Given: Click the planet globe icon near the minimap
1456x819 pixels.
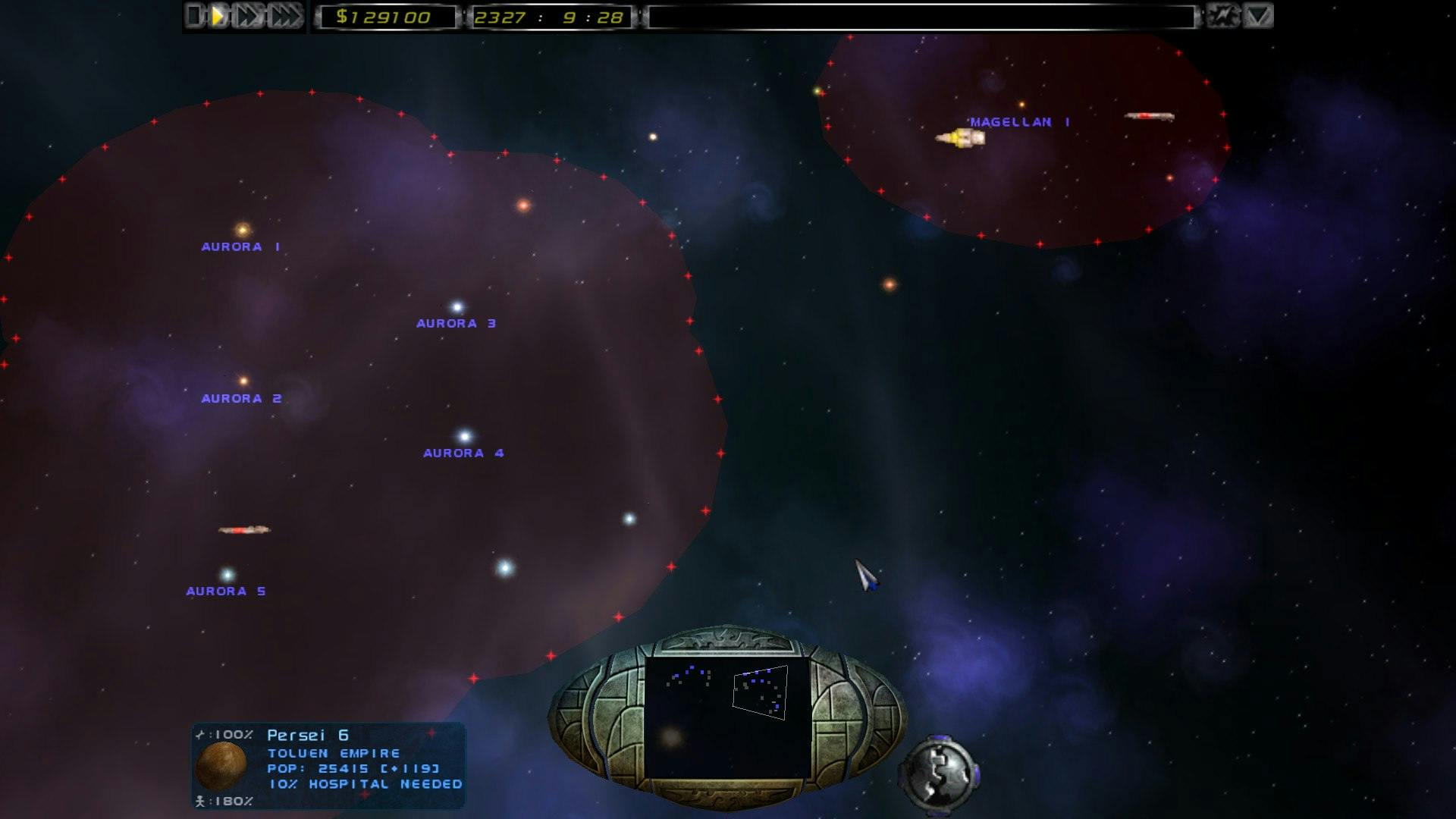Looking at the screenshot, I should (x=939, y=775).
